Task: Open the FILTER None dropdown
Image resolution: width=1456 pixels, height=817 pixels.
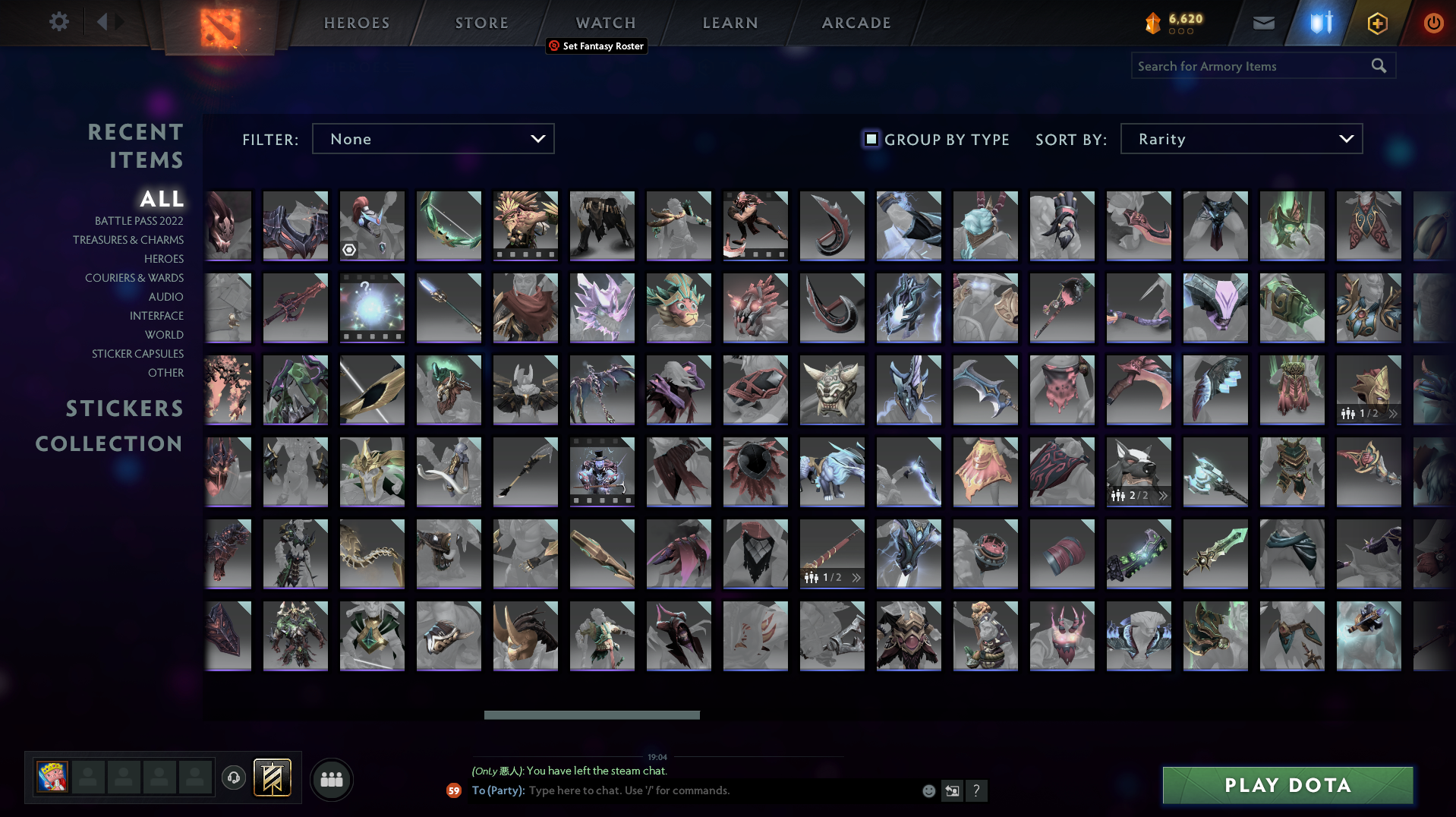Action: click(x=433, y=138)
